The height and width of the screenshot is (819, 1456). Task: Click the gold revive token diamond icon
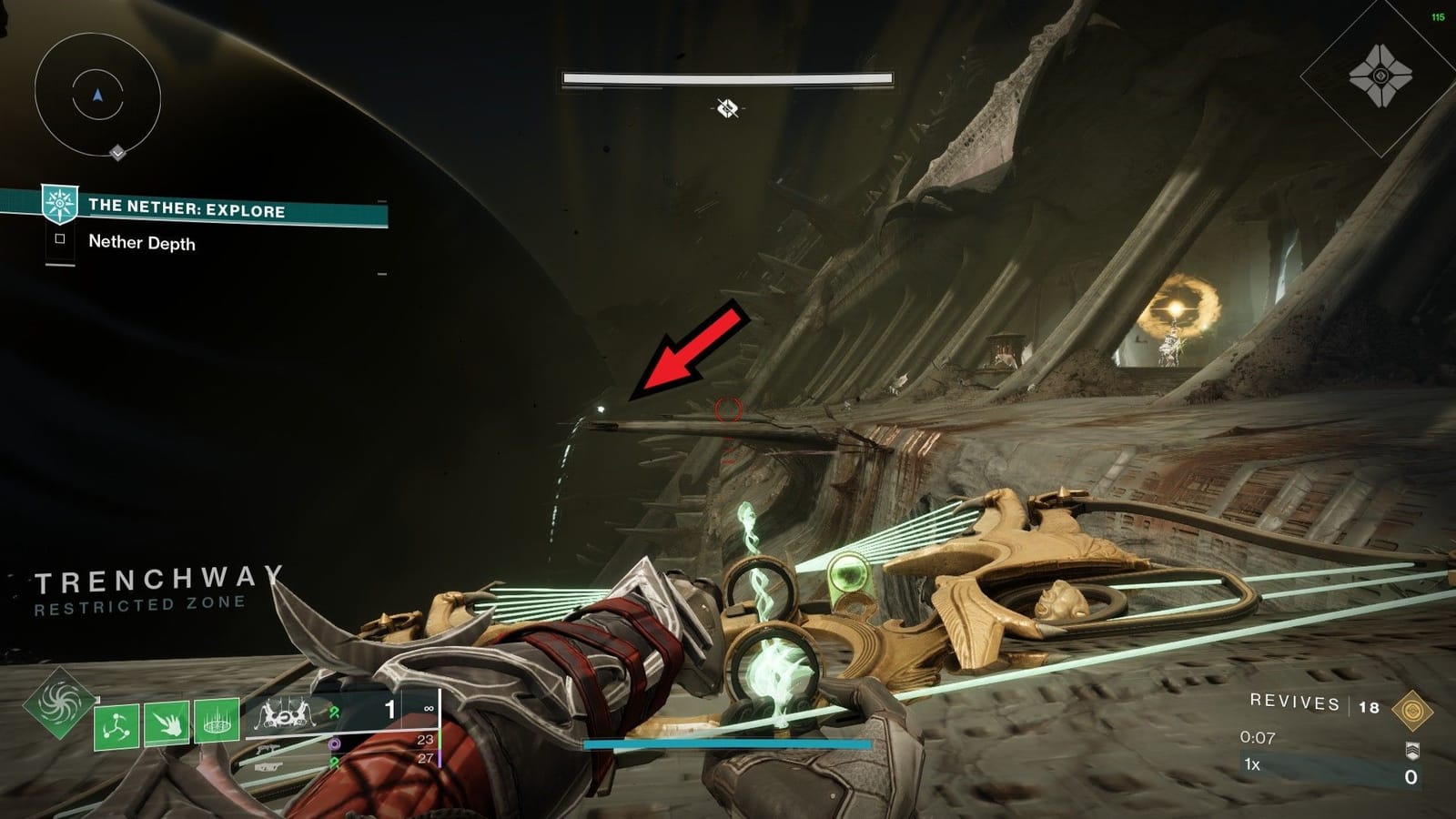pos(1413,710)
